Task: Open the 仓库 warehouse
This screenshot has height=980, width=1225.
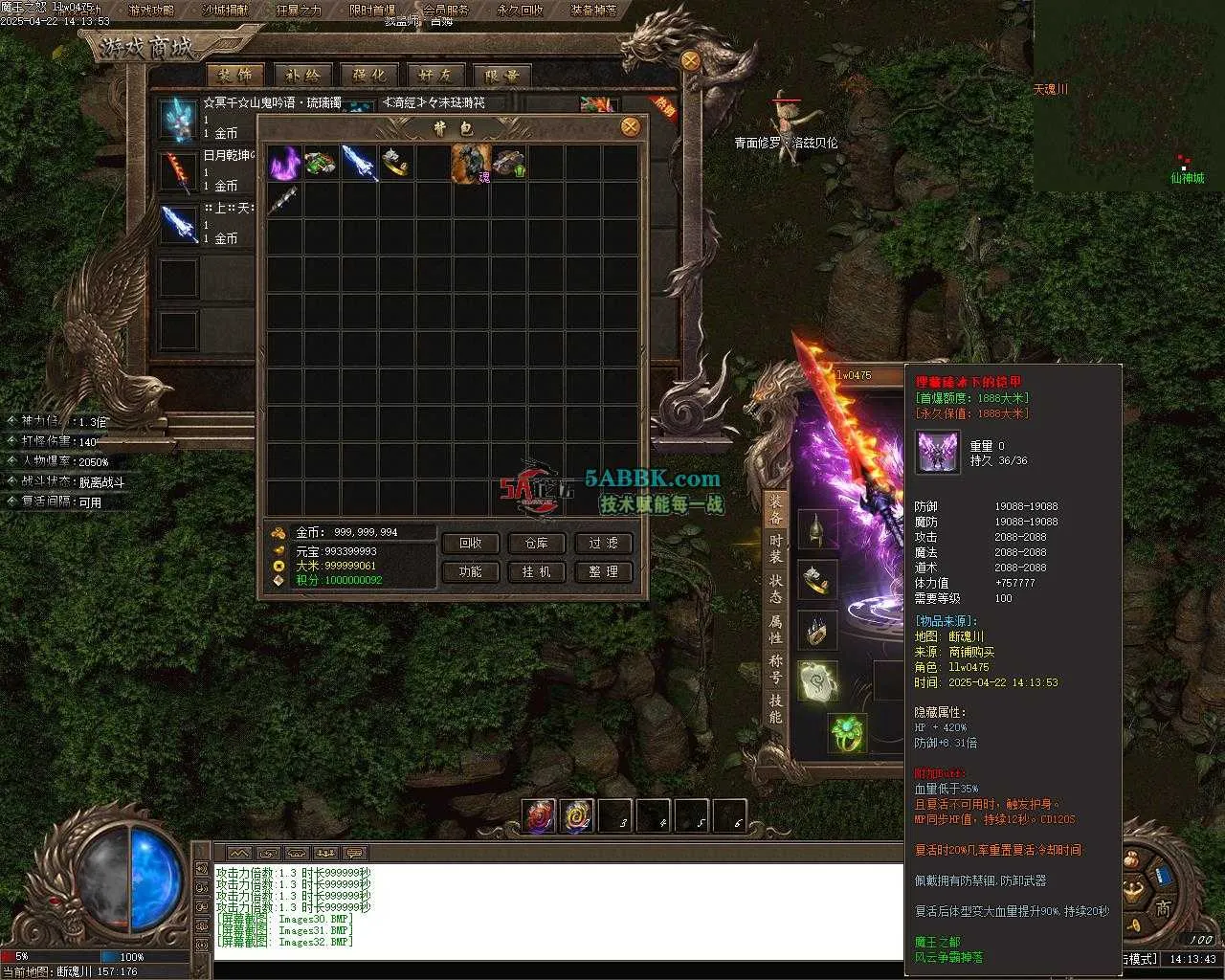Action: (x=536, y=543)
